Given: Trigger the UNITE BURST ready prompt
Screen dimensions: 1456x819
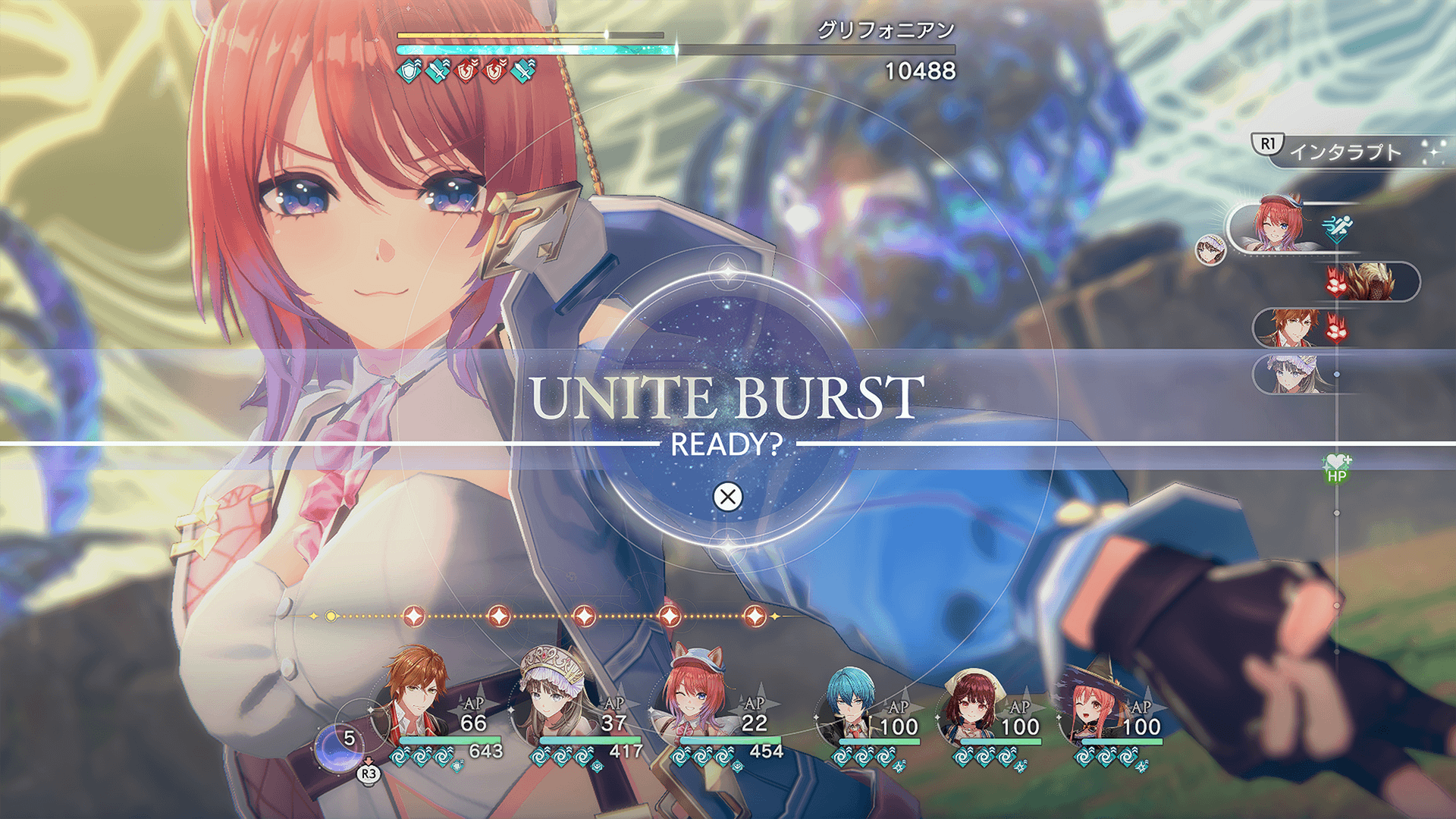Looking at the screenshot, I should pyautogui.click(x=728, y=497).
